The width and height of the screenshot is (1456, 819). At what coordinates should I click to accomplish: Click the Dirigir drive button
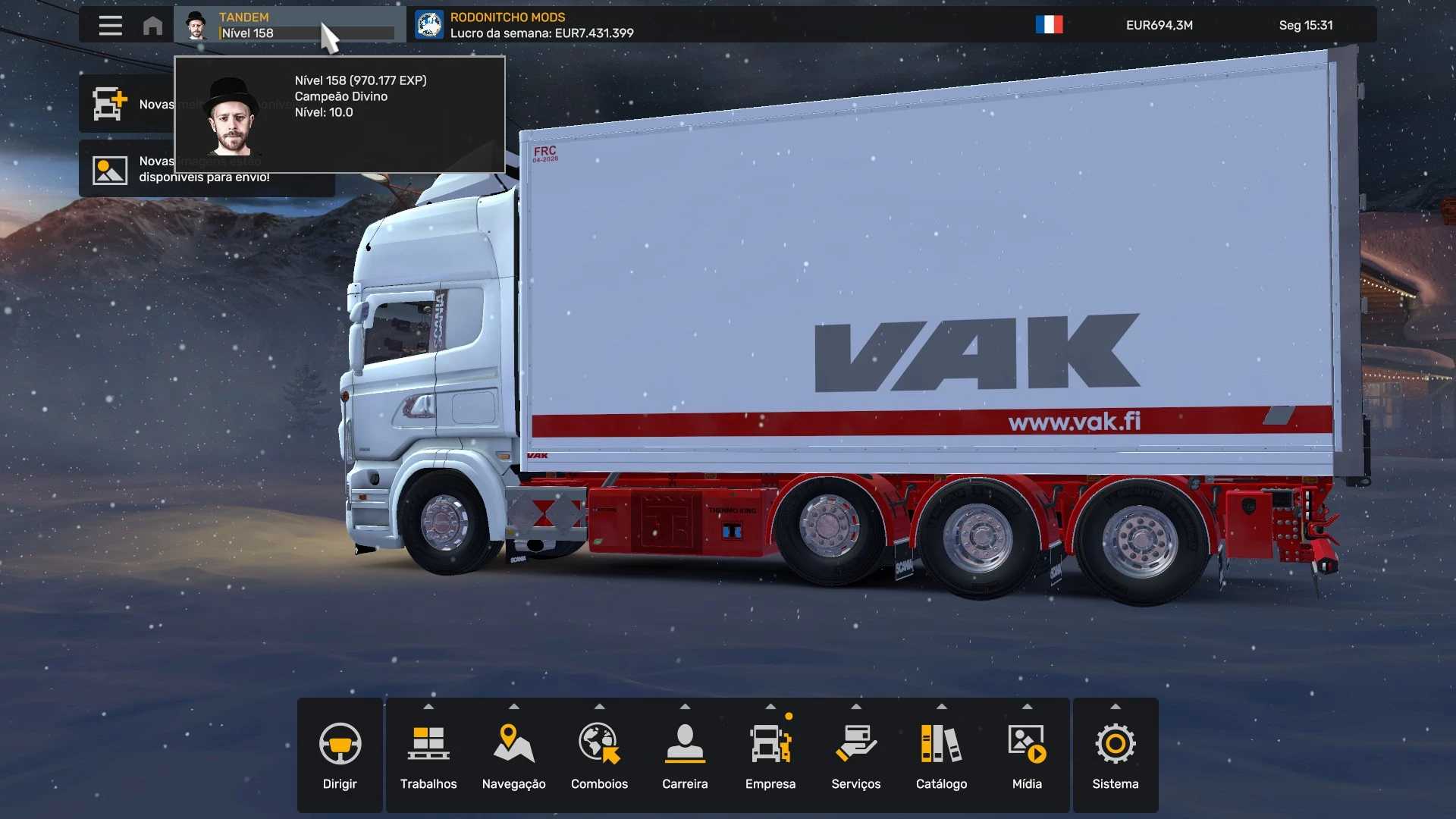[340, 755]
